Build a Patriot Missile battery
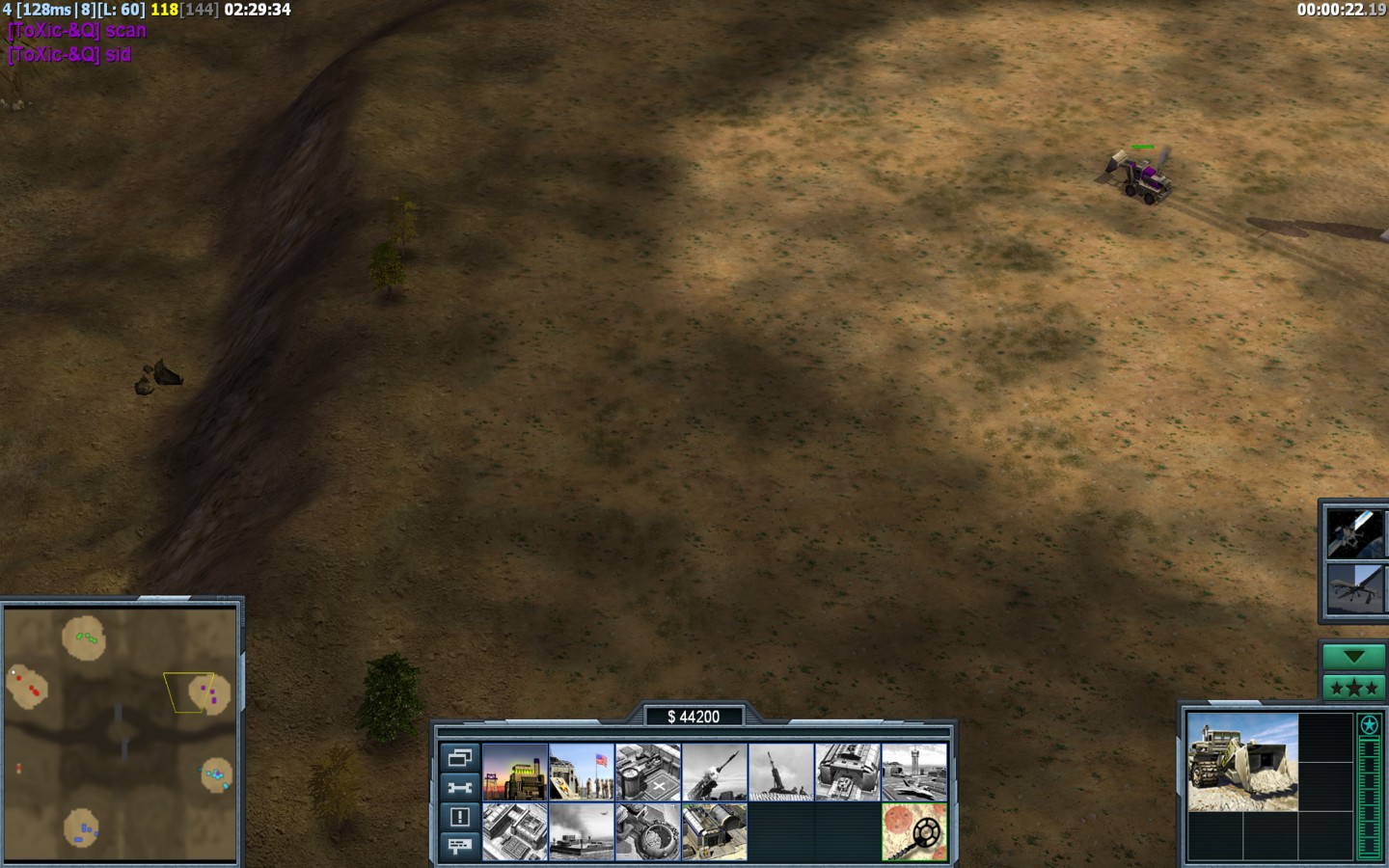1389x868 pixels. pyautogui.click(x=715, y=772)
